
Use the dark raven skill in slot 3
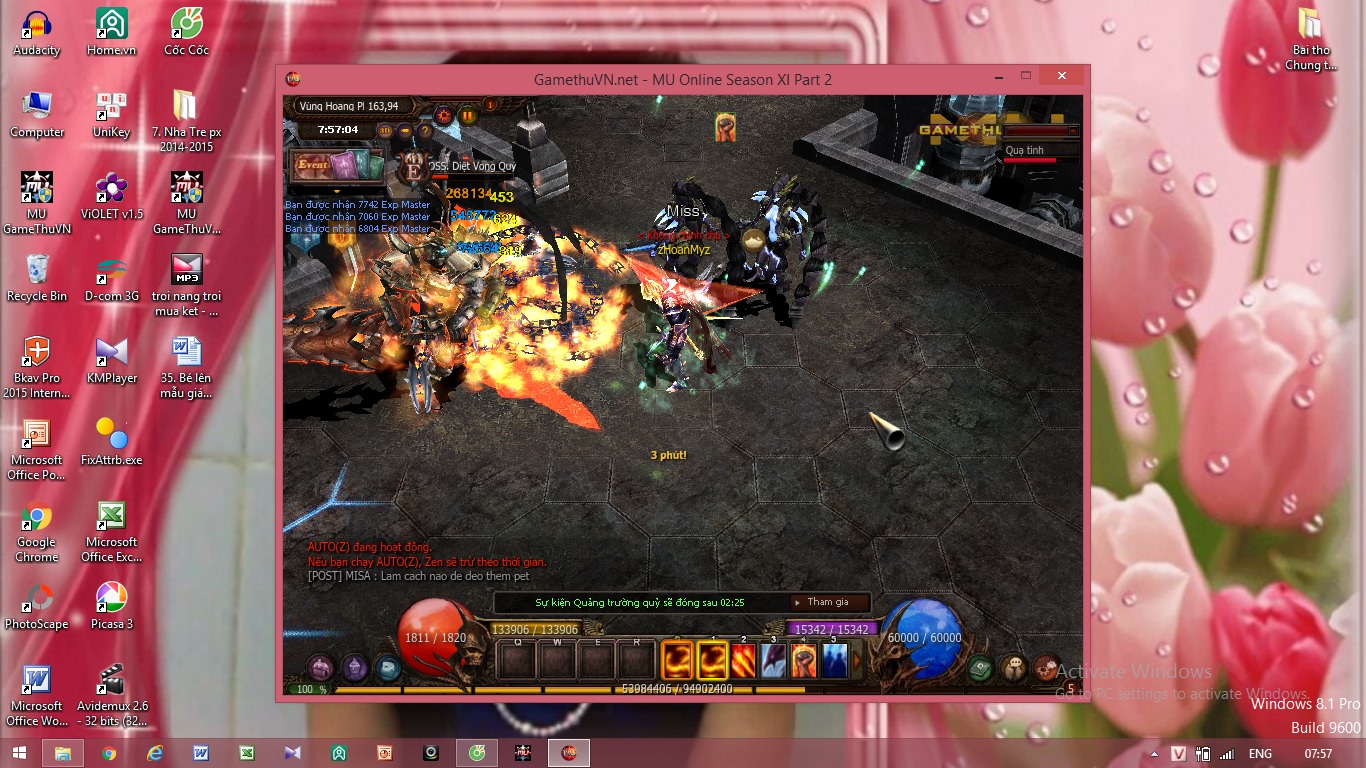coord(774,660)
